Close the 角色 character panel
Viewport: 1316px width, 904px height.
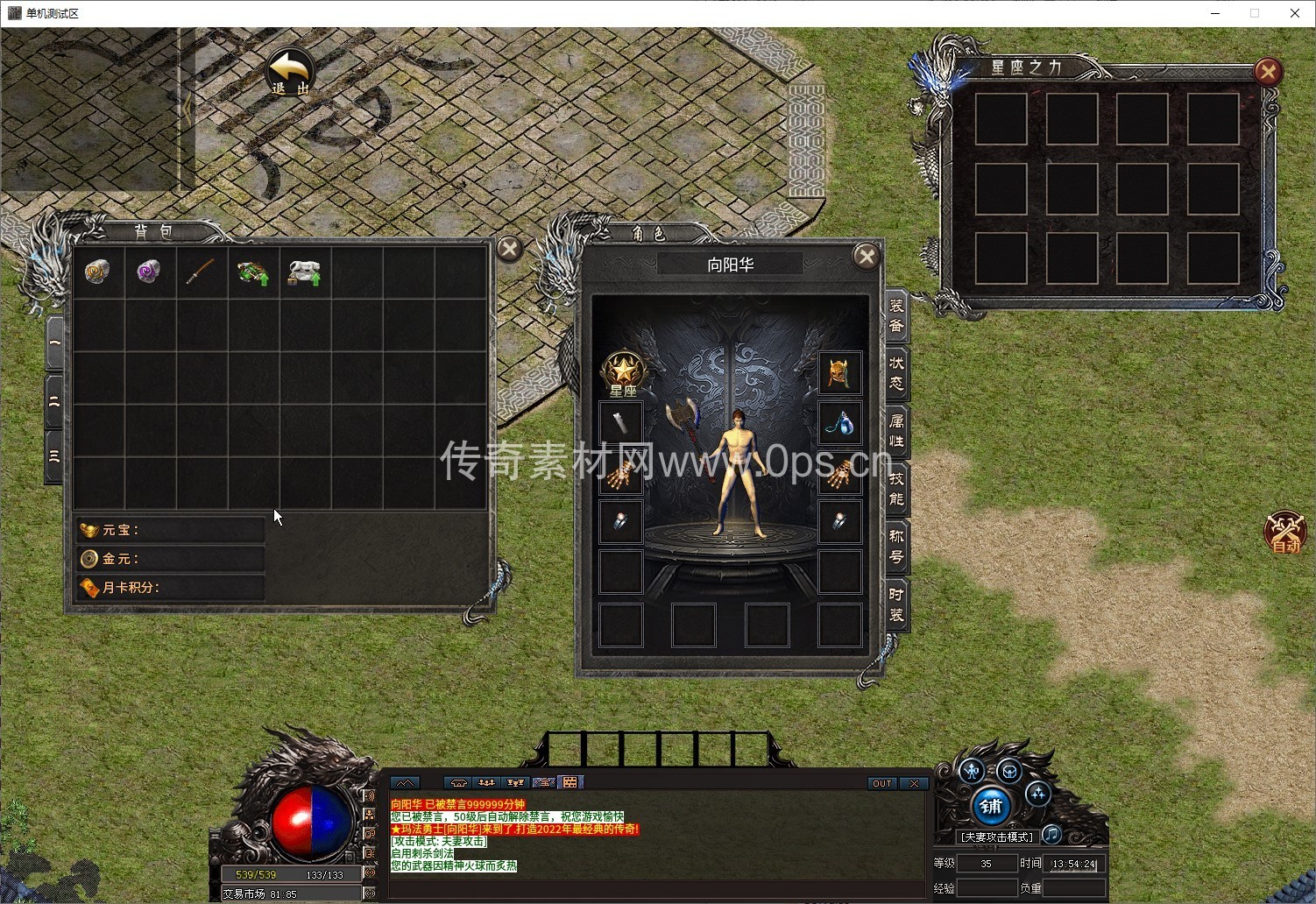coord(866,256)
